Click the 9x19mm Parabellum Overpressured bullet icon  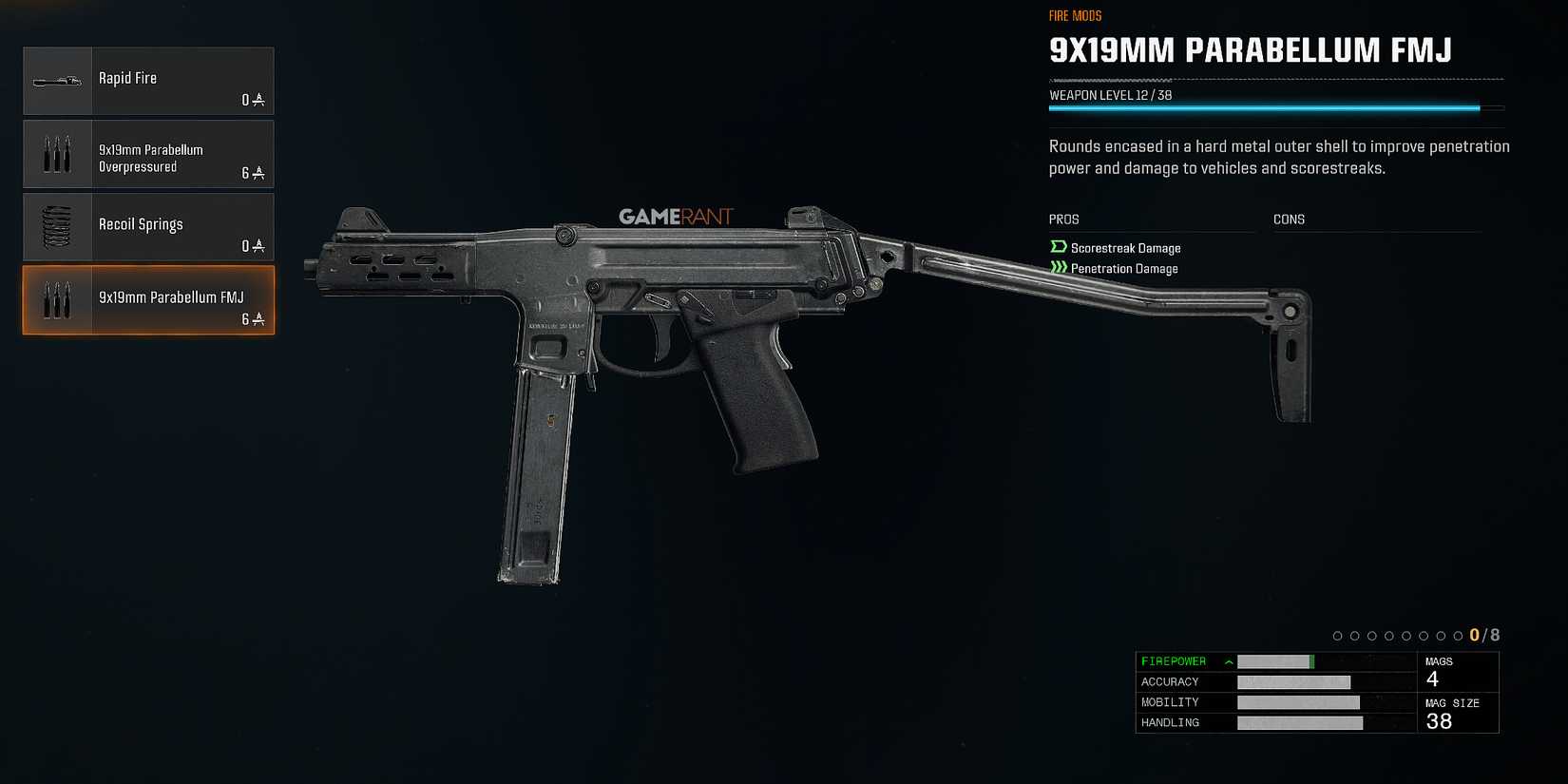coord(57,154)
